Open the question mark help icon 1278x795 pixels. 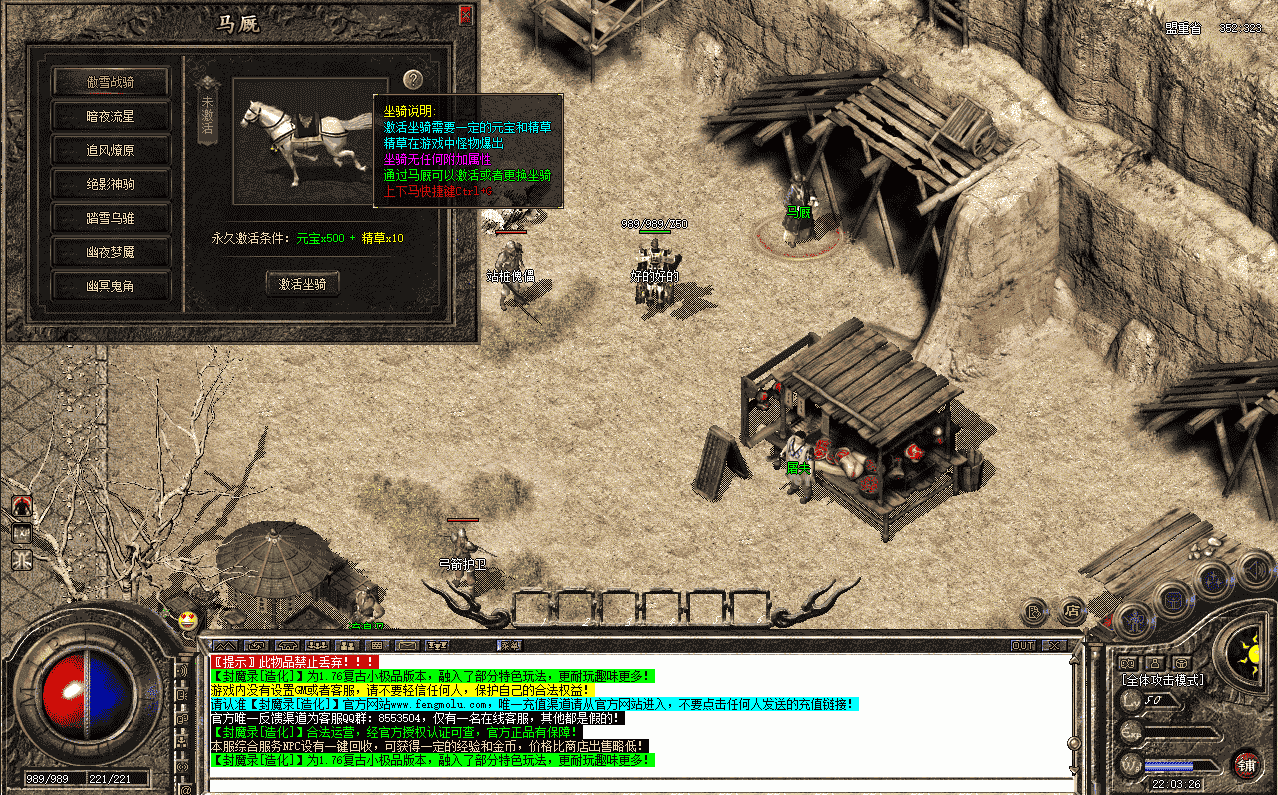[413, 80]
